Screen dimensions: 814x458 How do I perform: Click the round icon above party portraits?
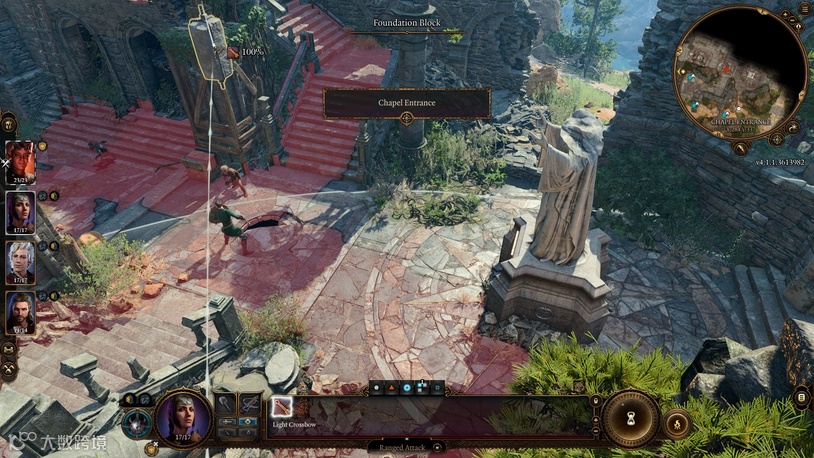[8, 124]
